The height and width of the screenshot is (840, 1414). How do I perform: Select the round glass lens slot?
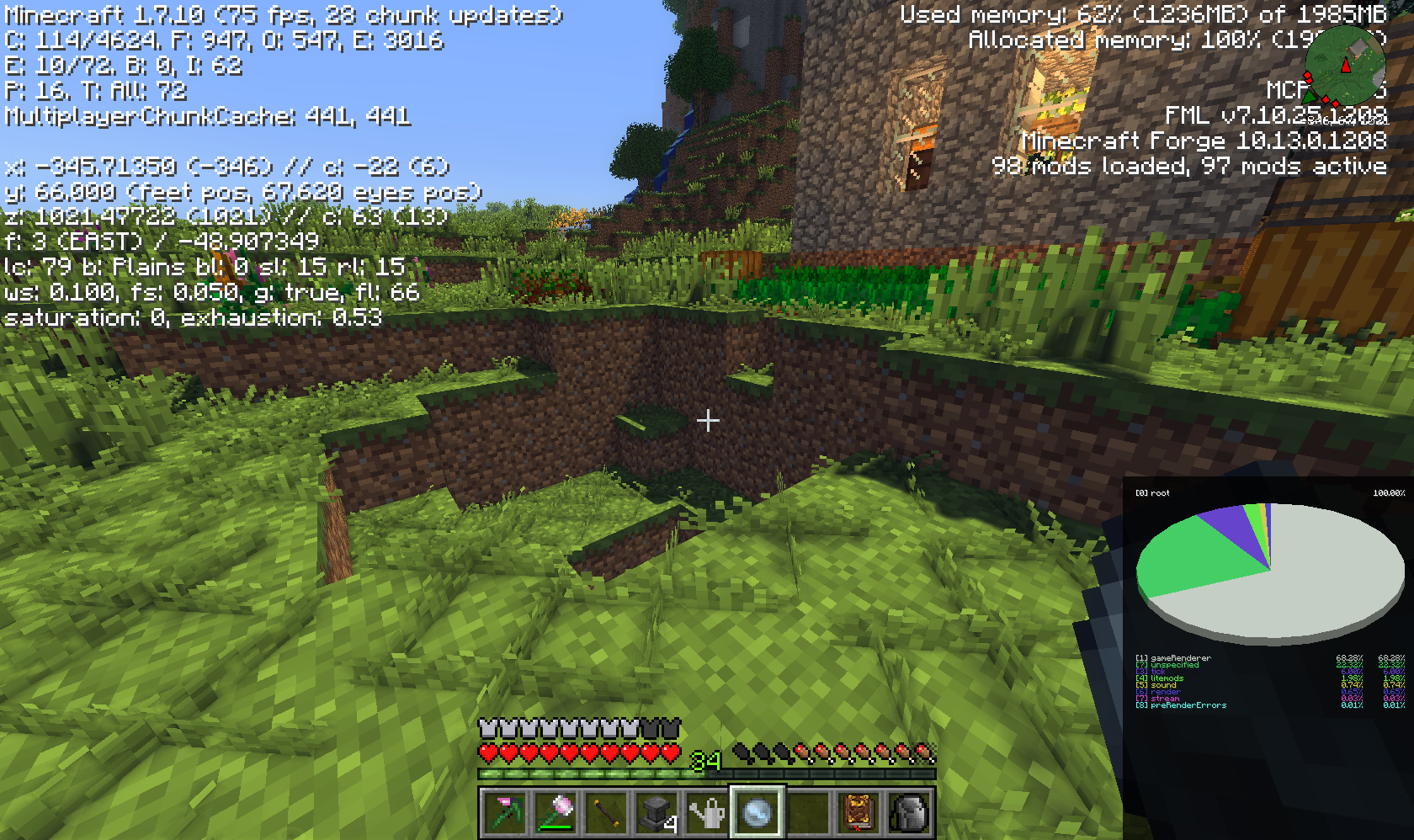pos(757,812)
